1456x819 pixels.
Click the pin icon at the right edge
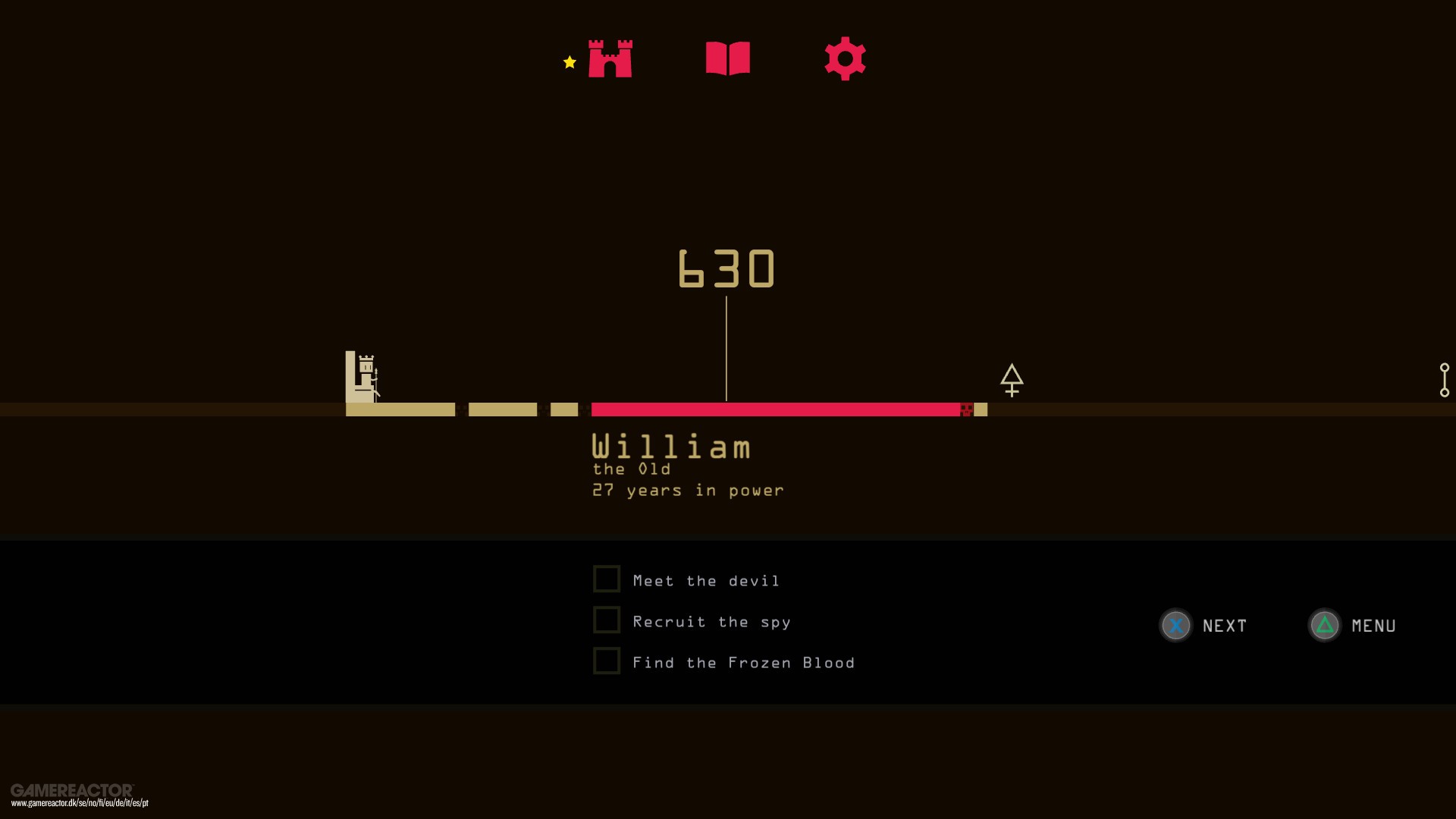[1445, 379]
